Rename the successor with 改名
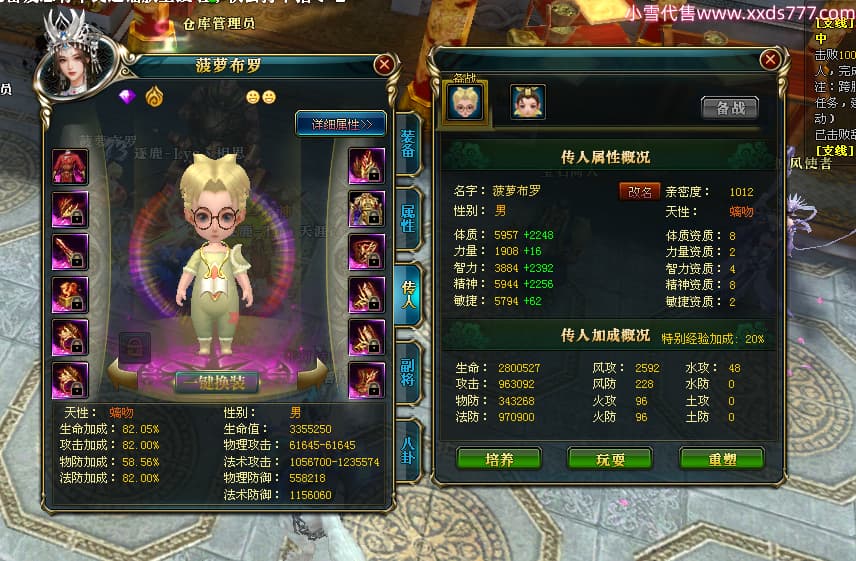Viewport: 856px width, 561px height. tap(639, 191)
